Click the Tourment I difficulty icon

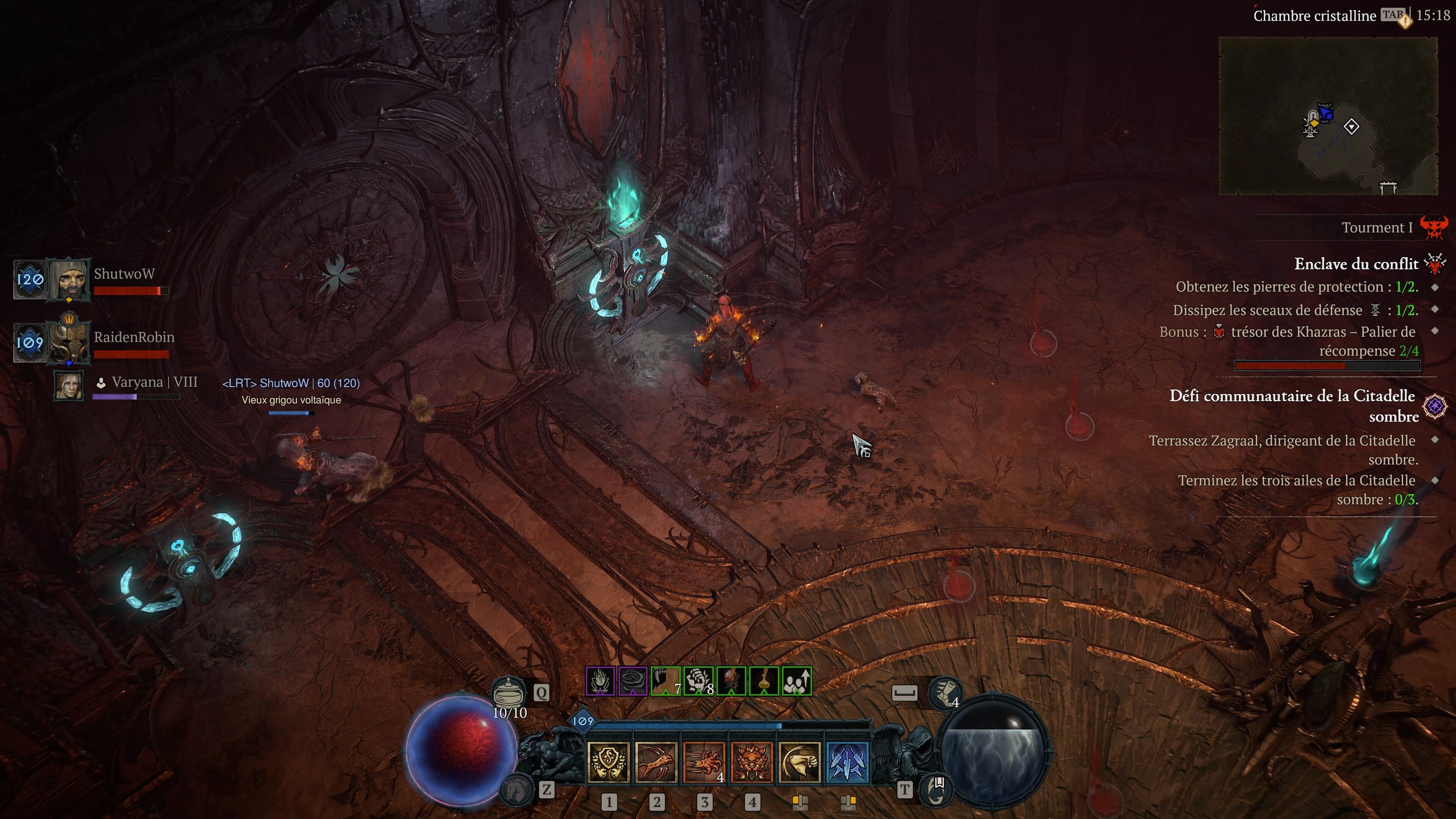point(1434,227)
